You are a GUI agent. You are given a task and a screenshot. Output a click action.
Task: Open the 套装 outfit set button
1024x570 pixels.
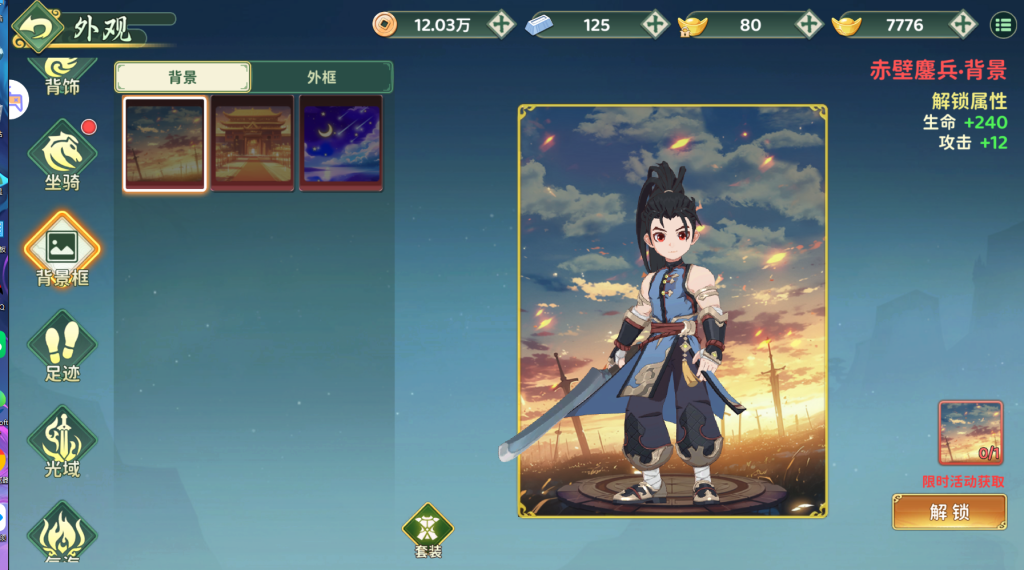pos(428,530)
